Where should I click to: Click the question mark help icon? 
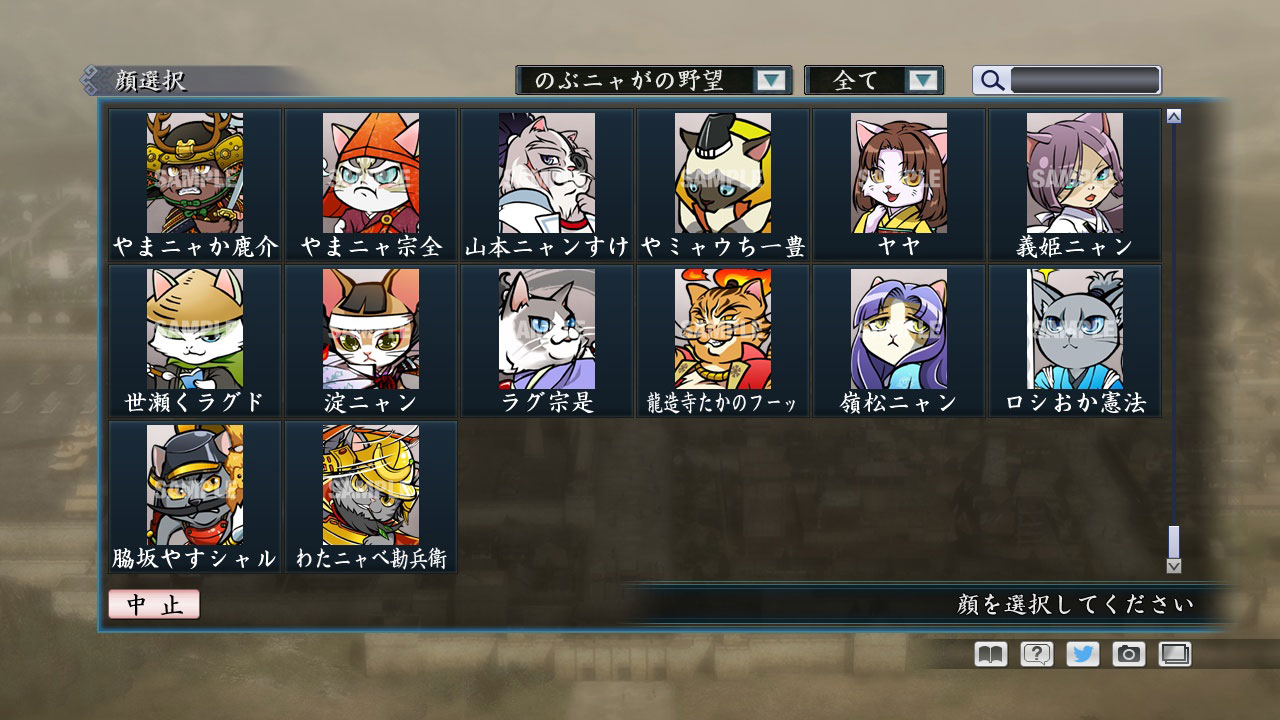coord(1036,654)
